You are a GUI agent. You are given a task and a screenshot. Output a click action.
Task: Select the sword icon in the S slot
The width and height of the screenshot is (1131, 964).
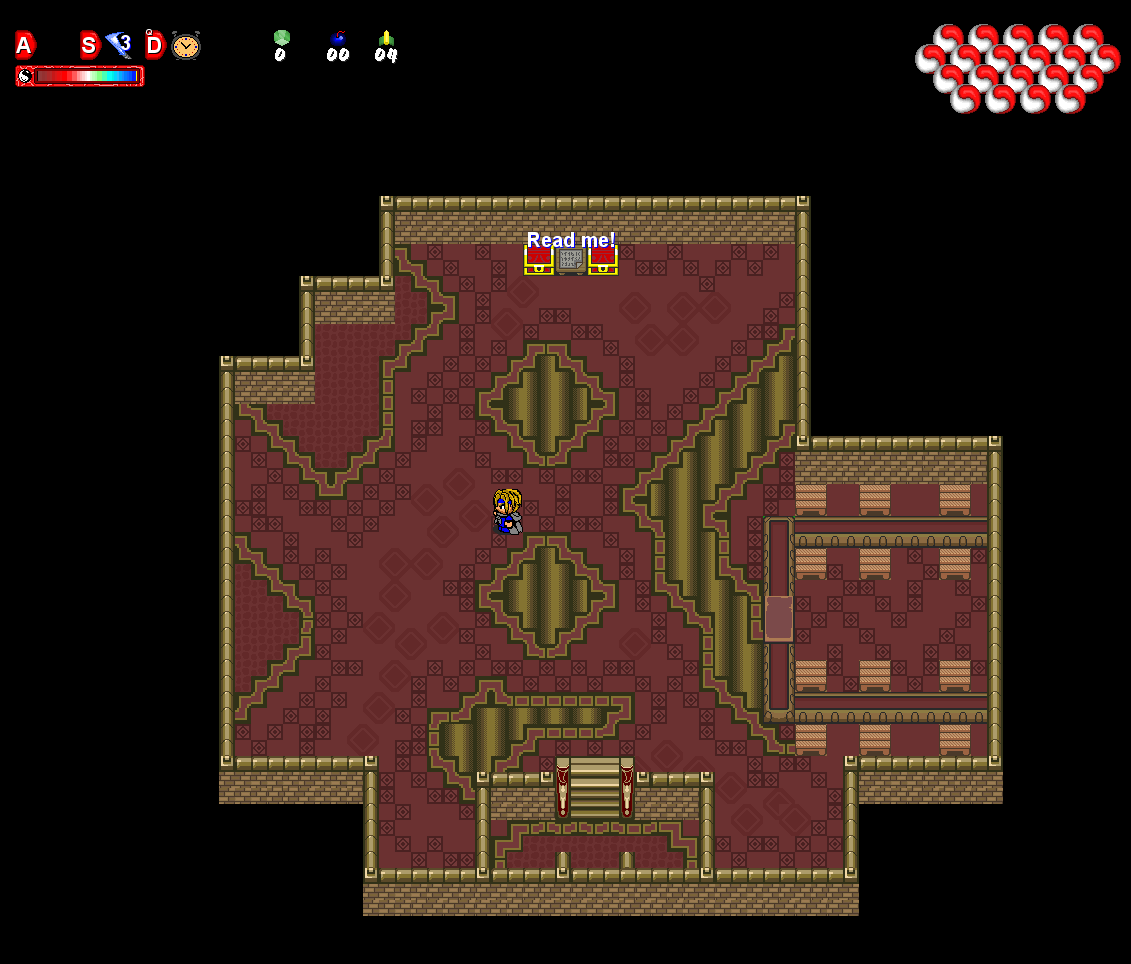[118, 45]
